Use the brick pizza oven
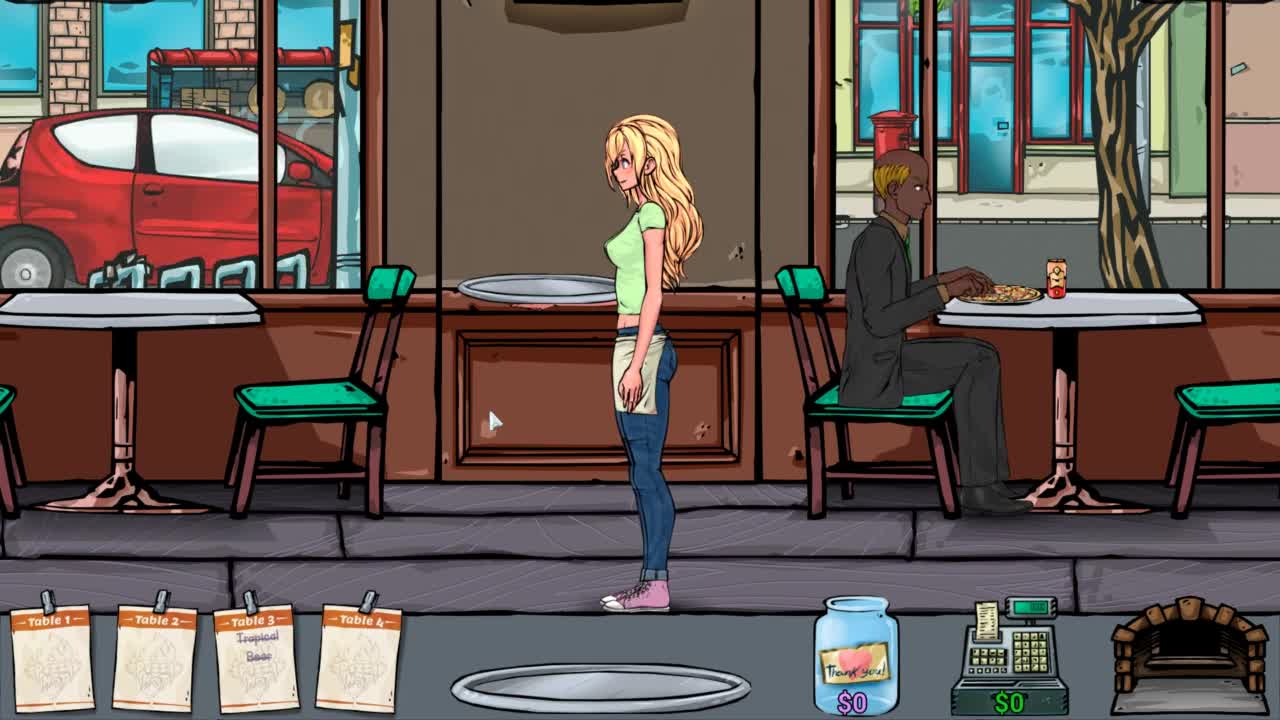 [1188, 652]
